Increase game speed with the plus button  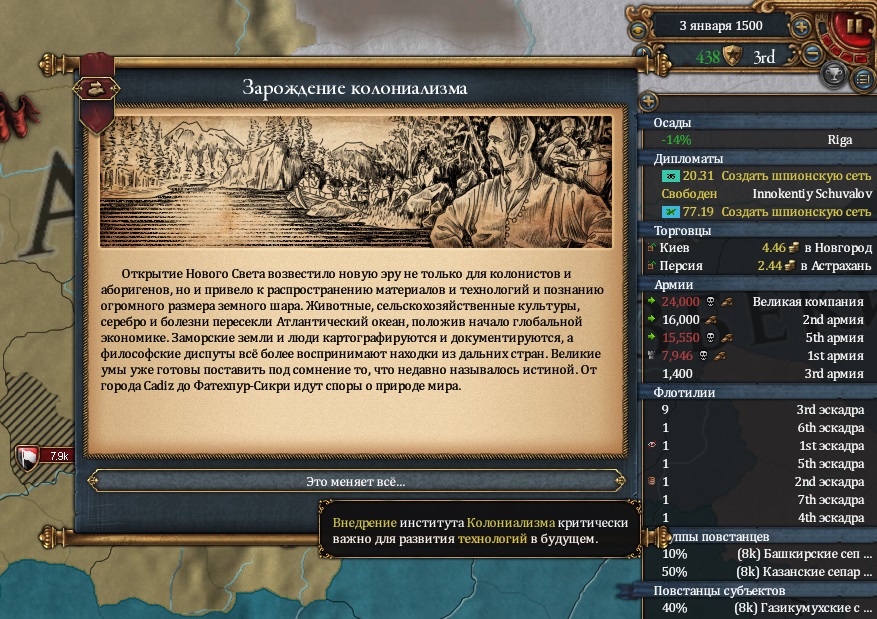801,27
